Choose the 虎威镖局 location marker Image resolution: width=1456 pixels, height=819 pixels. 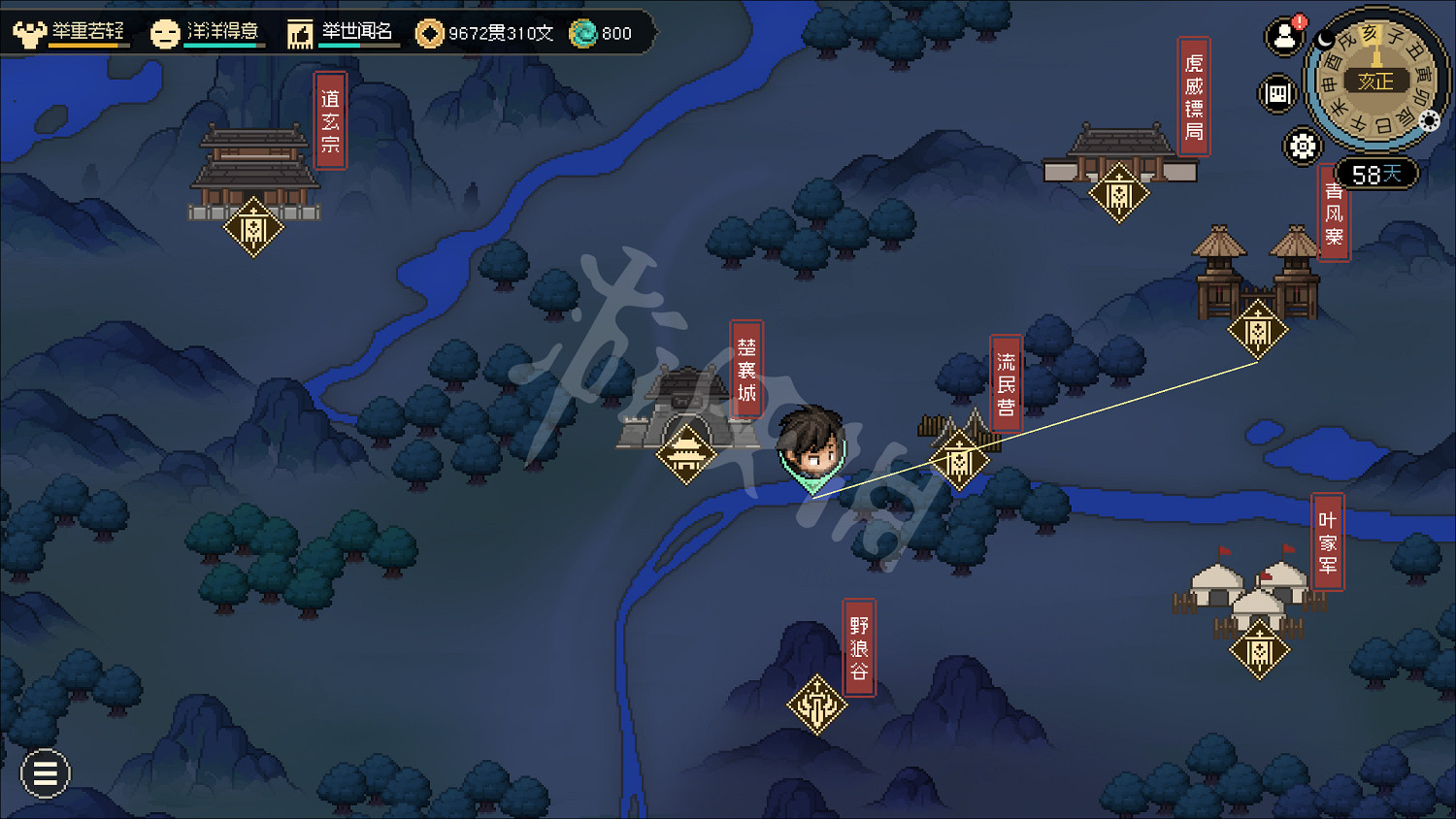pyautogui.click(x=1119, y=194)
